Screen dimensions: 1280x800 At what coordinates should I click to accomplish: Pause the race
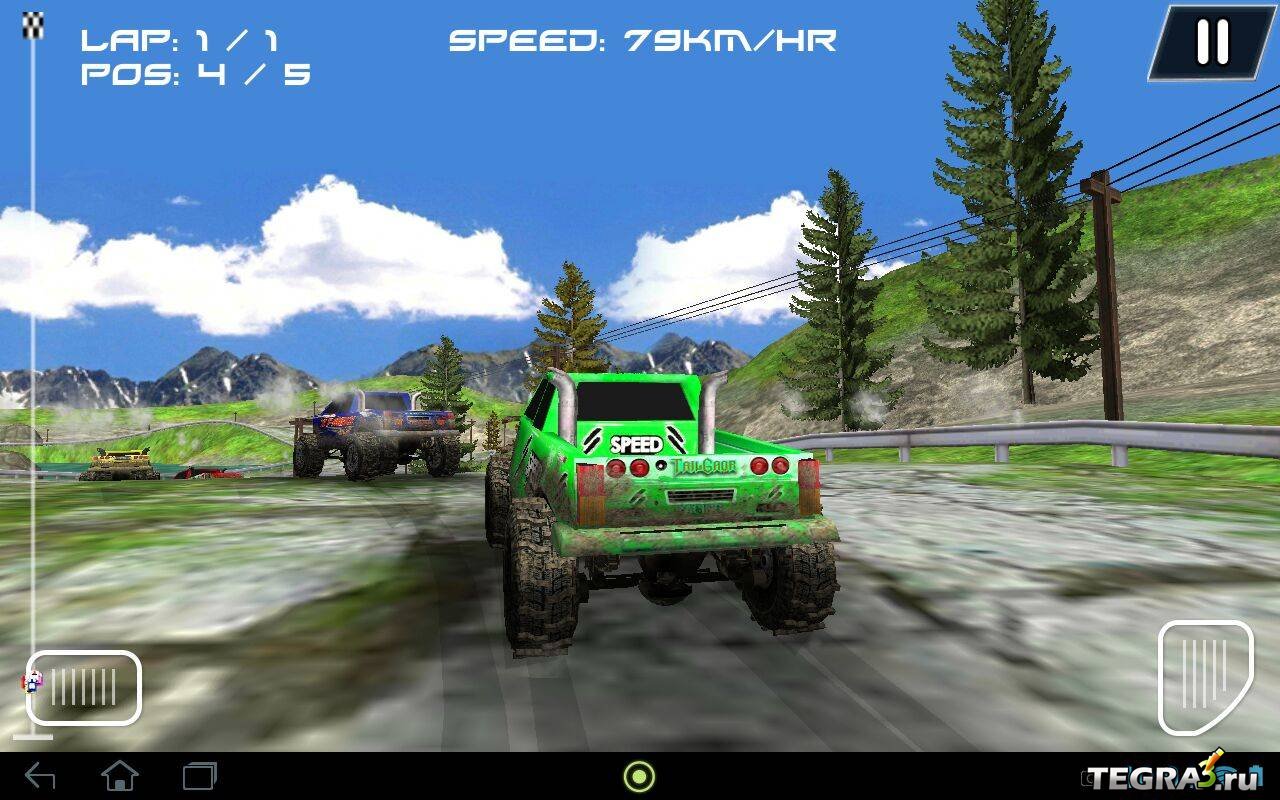1211,43
